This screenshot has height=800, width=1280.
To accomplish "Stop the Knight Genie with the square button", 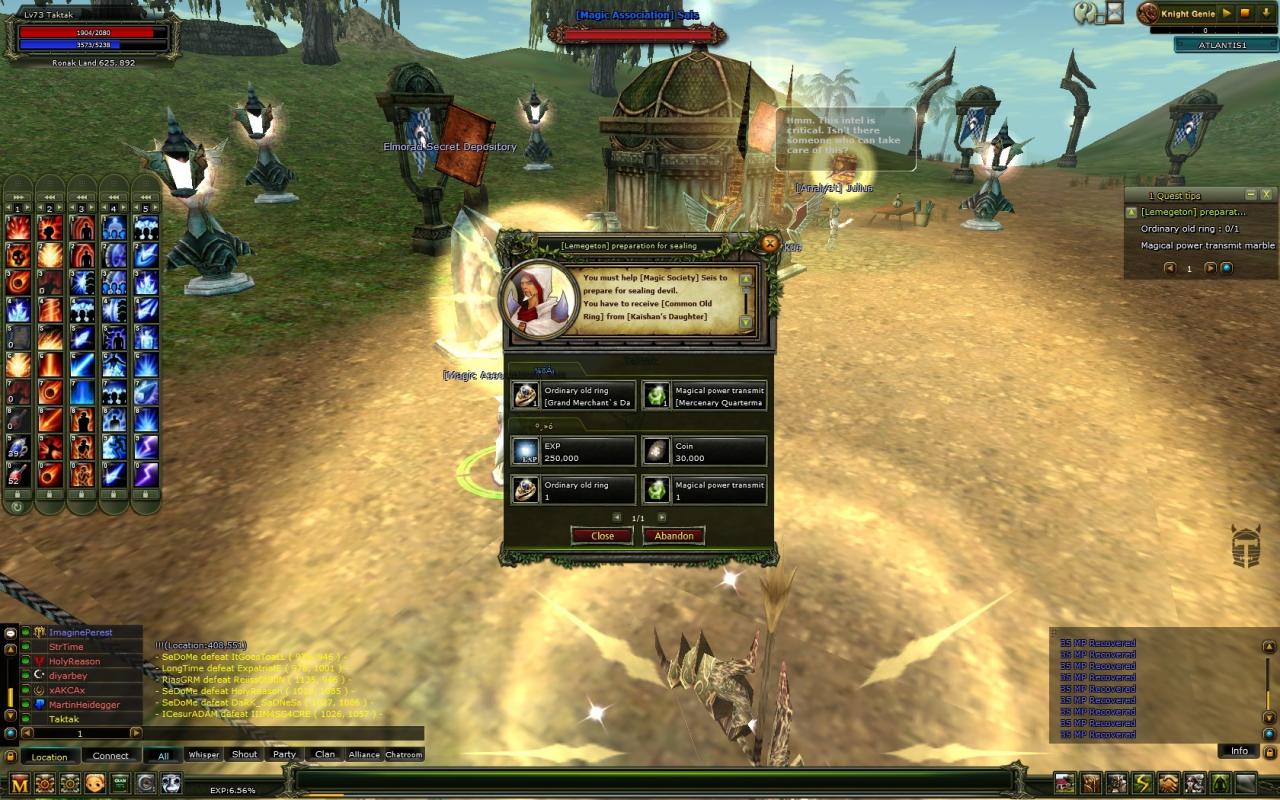I will [1245, 13].
